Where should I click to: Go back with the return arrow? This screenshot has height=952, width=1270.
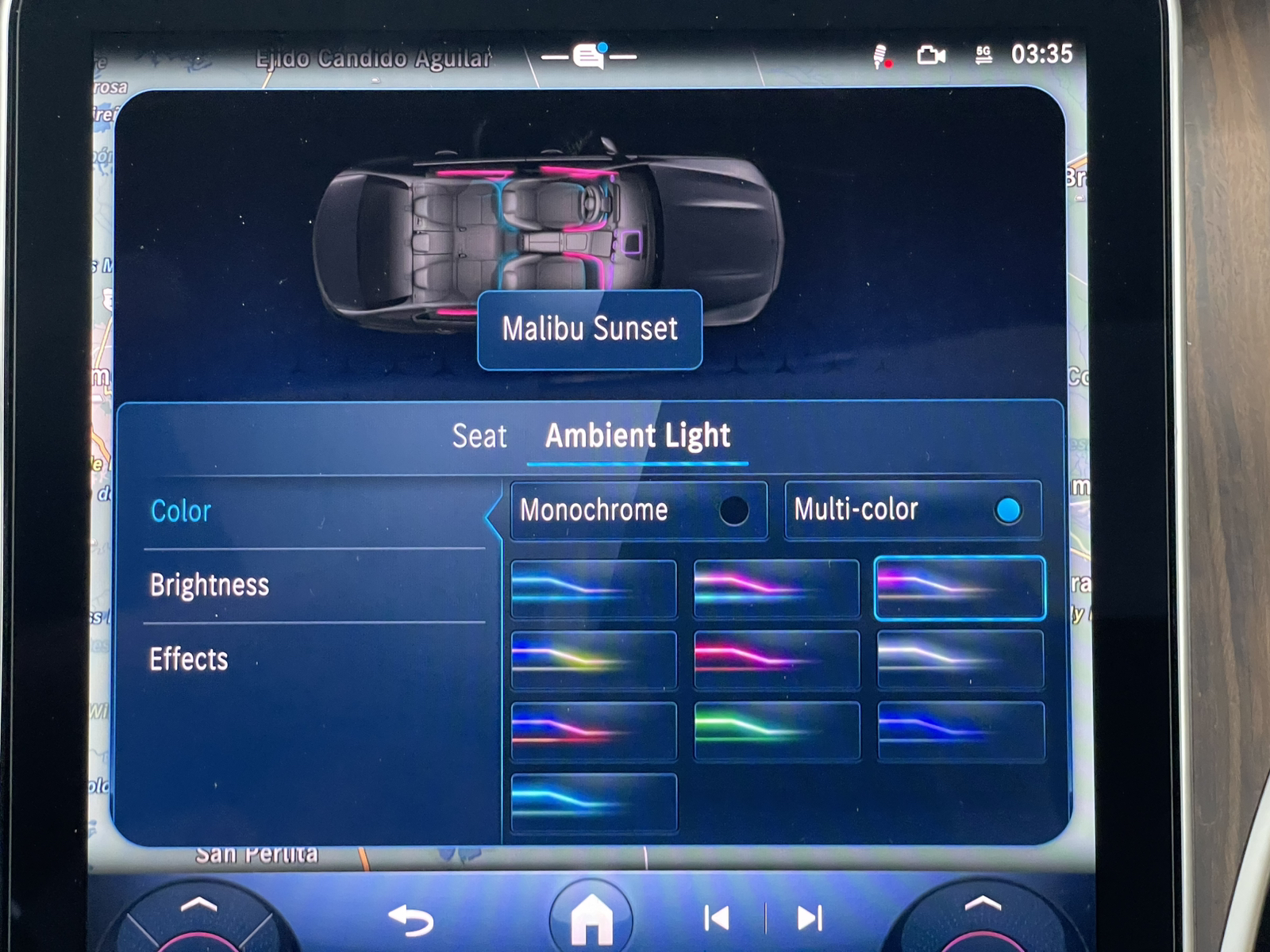411,919
